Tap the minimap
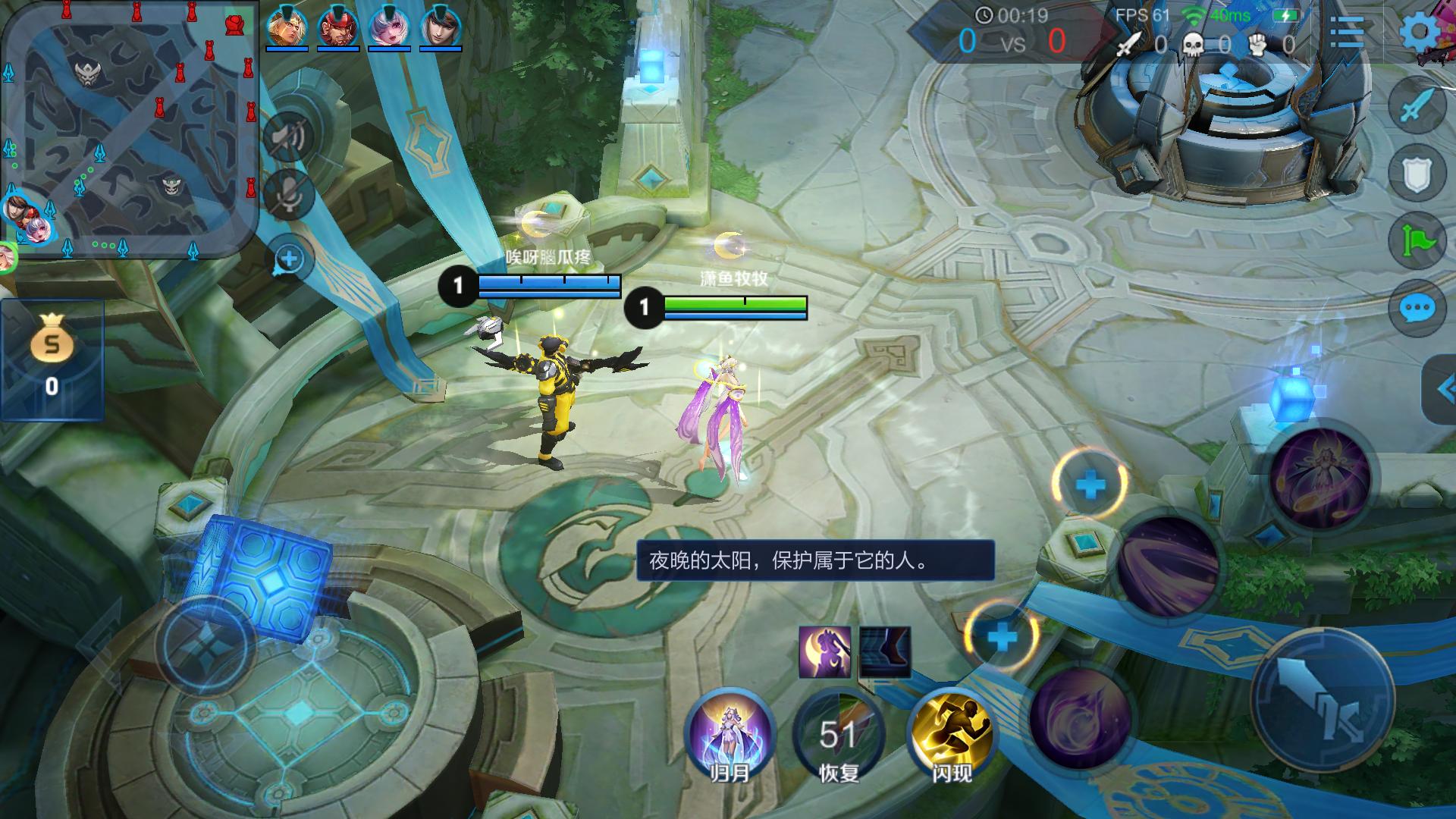Image resolution: width=1456 pixels, height=819 pixels. (129, 129)
